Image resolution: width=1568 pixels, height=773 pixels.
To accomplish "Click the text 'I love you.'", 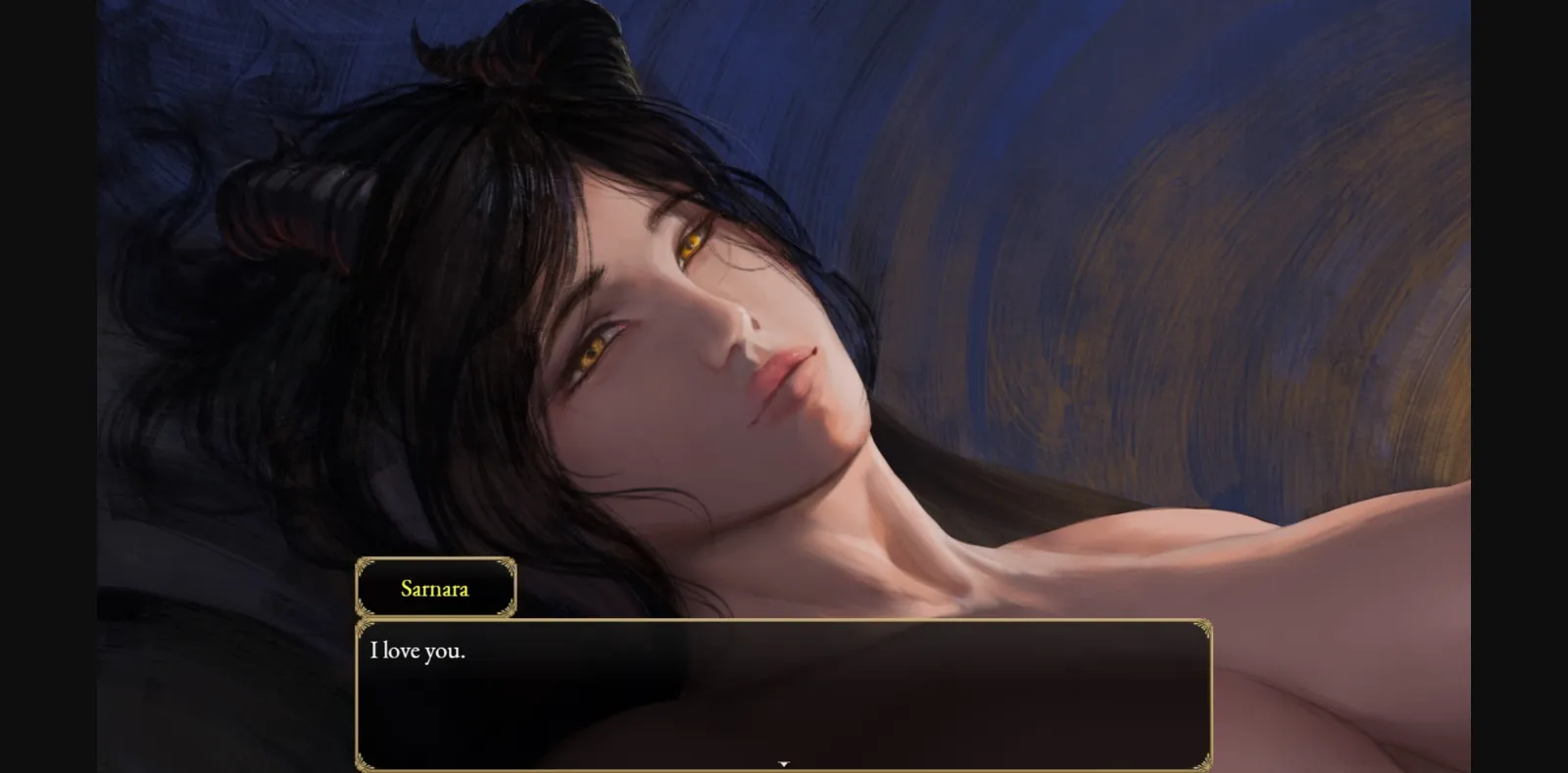I will (418, 650).
